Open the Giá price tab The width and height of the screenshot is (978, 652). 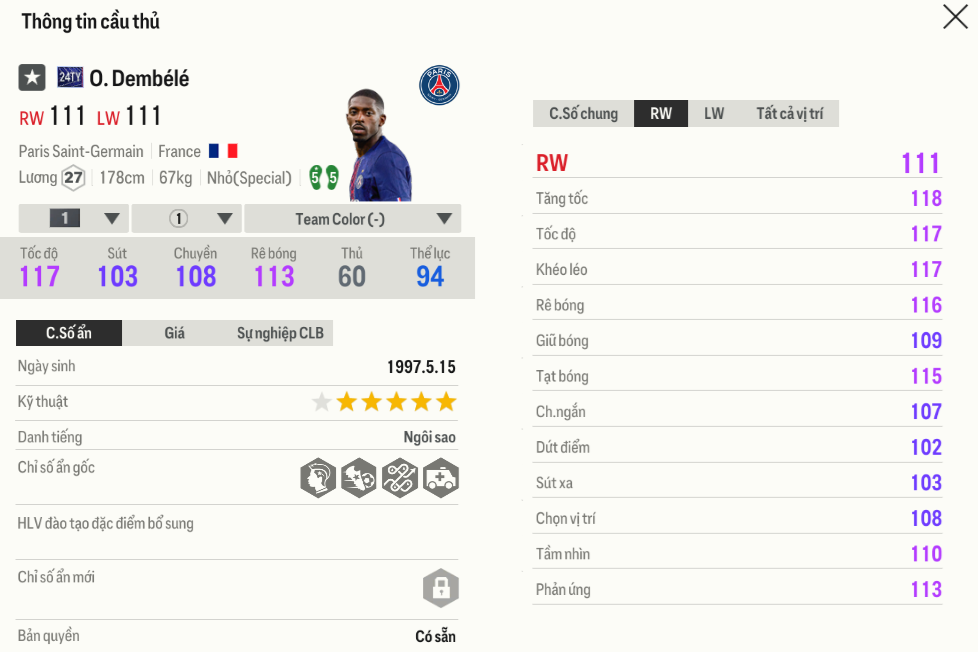pyautogui.click(x=175, y=333)
